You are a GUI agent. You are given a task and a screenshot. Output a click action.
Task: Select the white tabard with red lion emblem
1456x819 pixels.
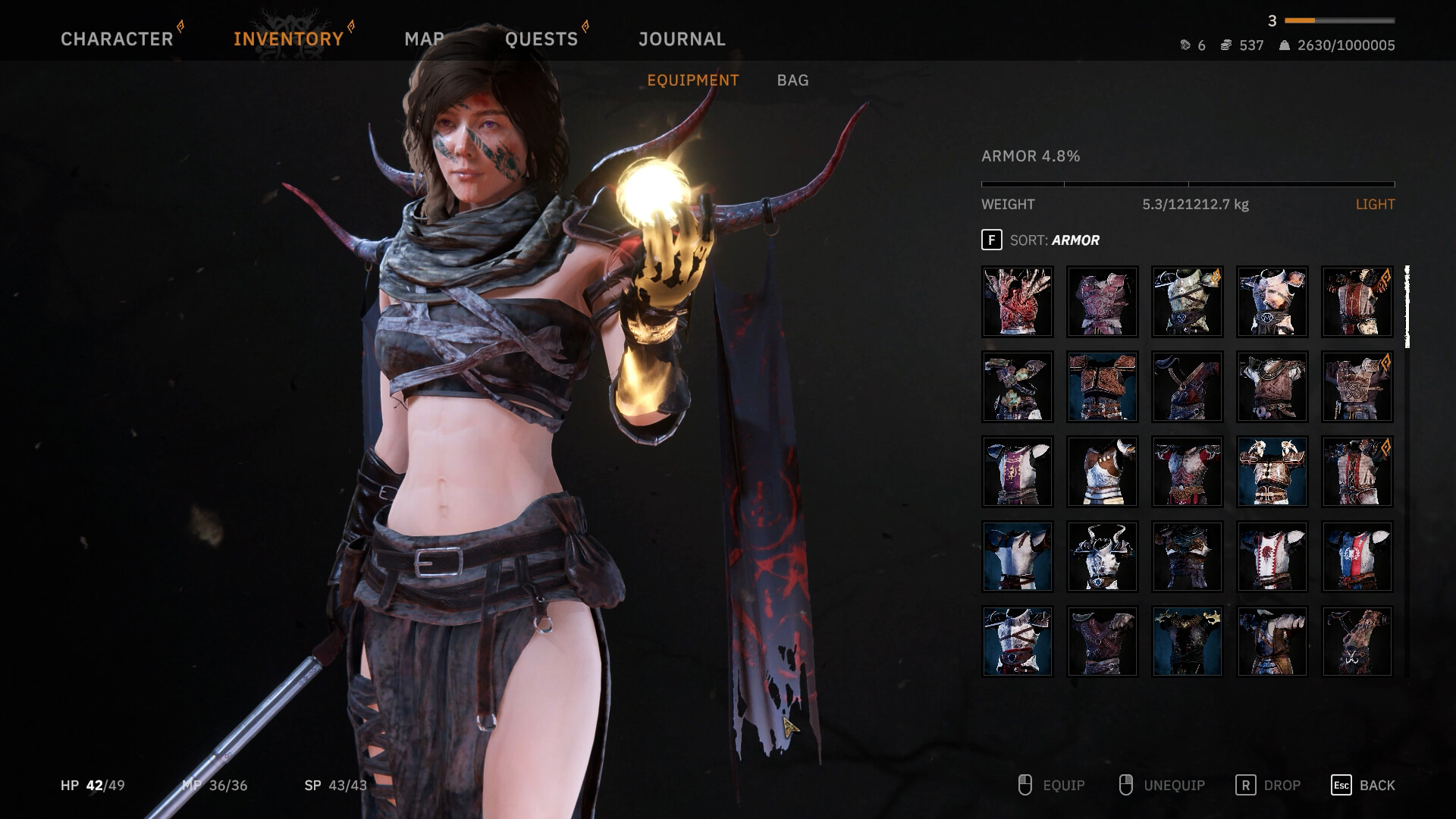tap(1272, 557)
